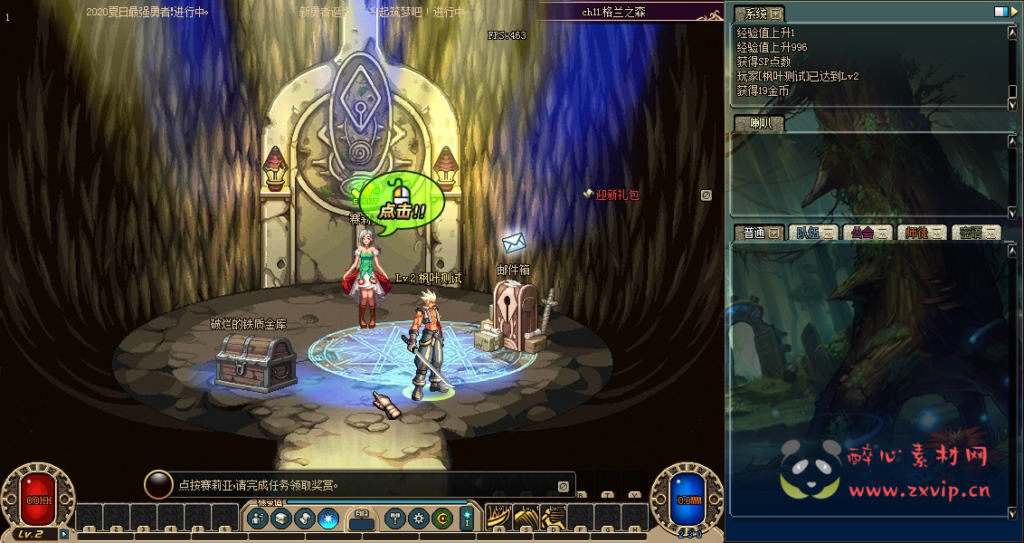Dismiss the quest hint message bar
Viewport: 1024px width, 543px height.
[563, 486]
